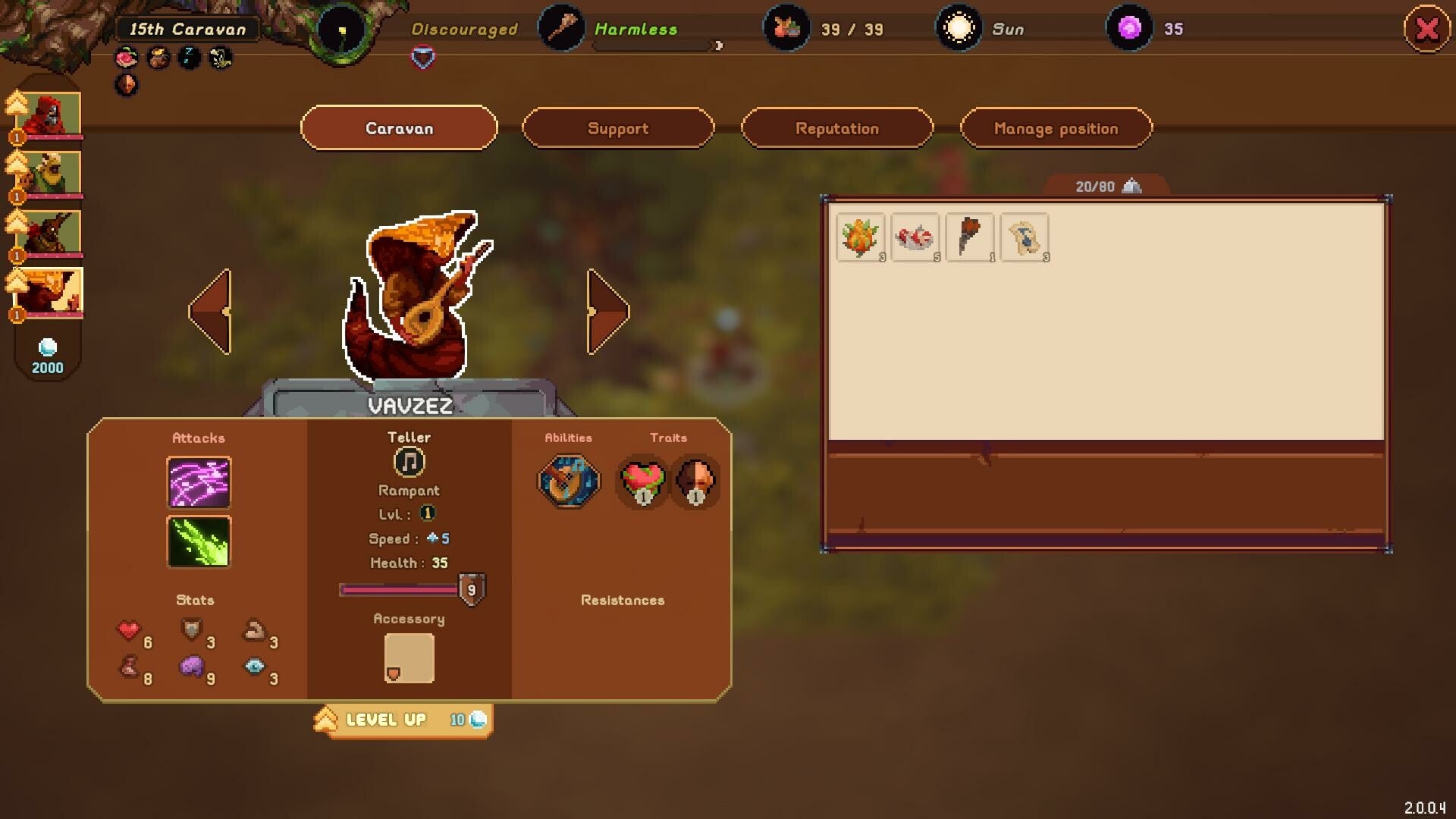Inspect the half-face trait icon

click(695, 481)
